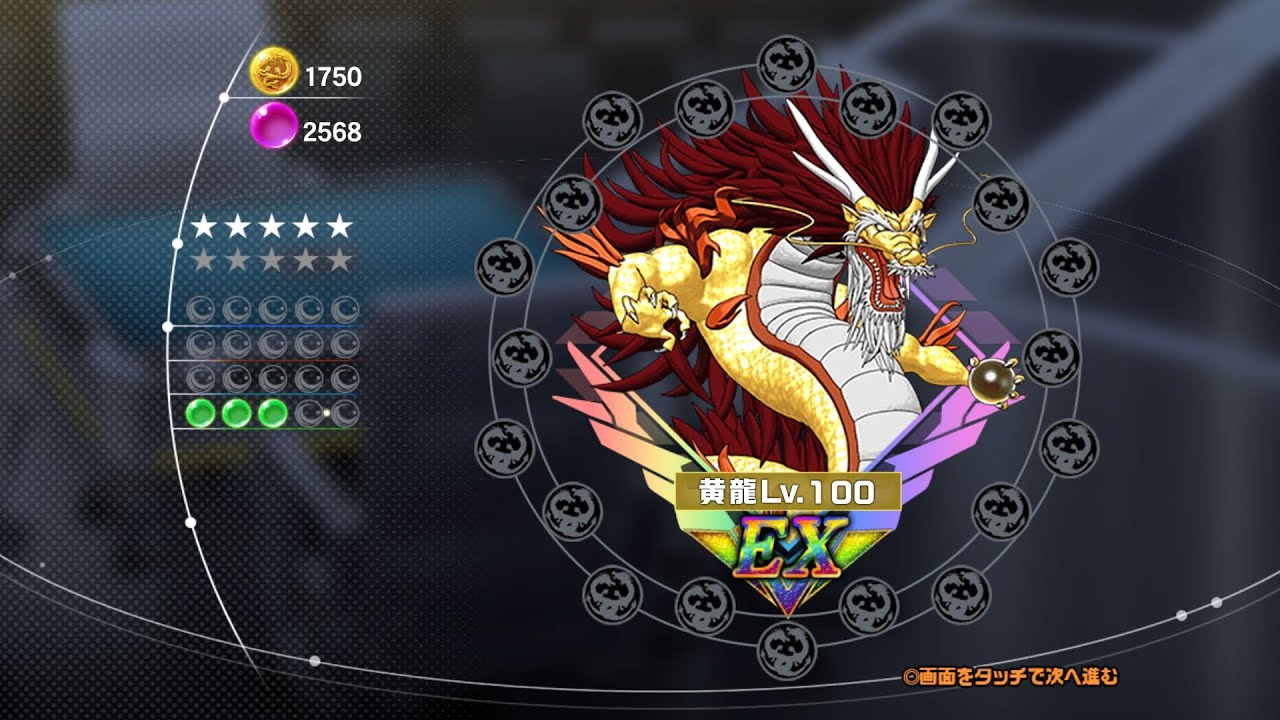Select the 黄龍 Lv.100 name plate
Image resolution: width=1280 pixels, height=720 pixels.
coord(788,491)
